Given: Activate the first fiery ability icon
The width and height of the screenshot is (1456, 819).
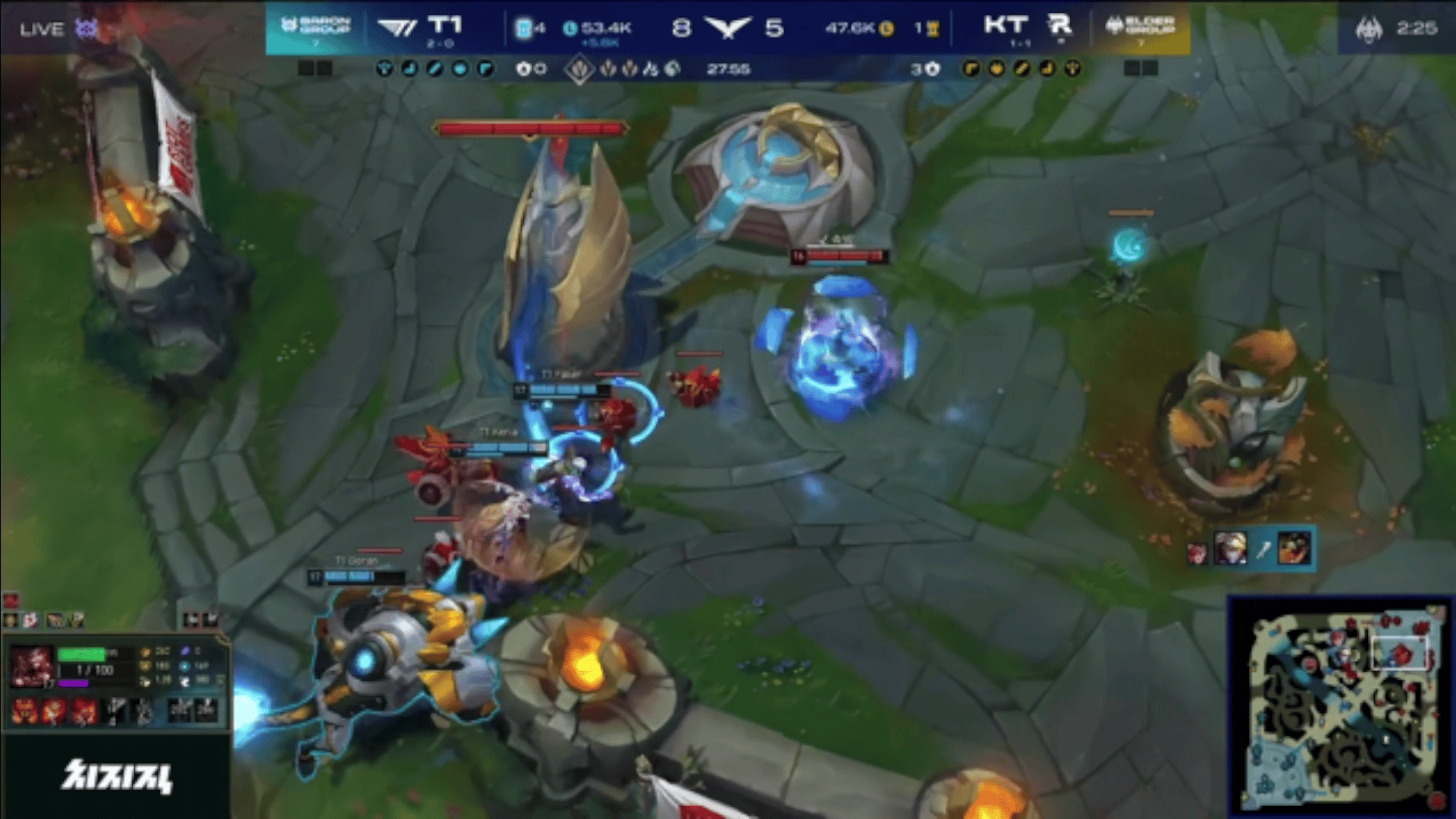Looking at the screenshot, I should click(24, 711).
